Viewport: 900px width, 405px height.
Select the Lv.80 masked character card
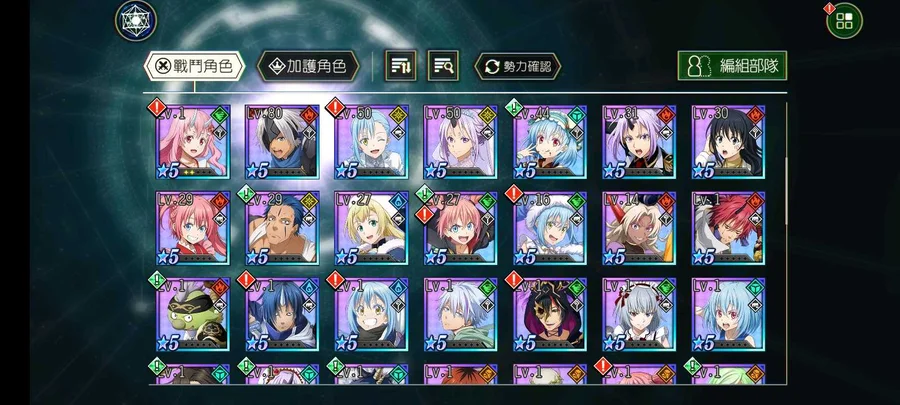[283, 141]
